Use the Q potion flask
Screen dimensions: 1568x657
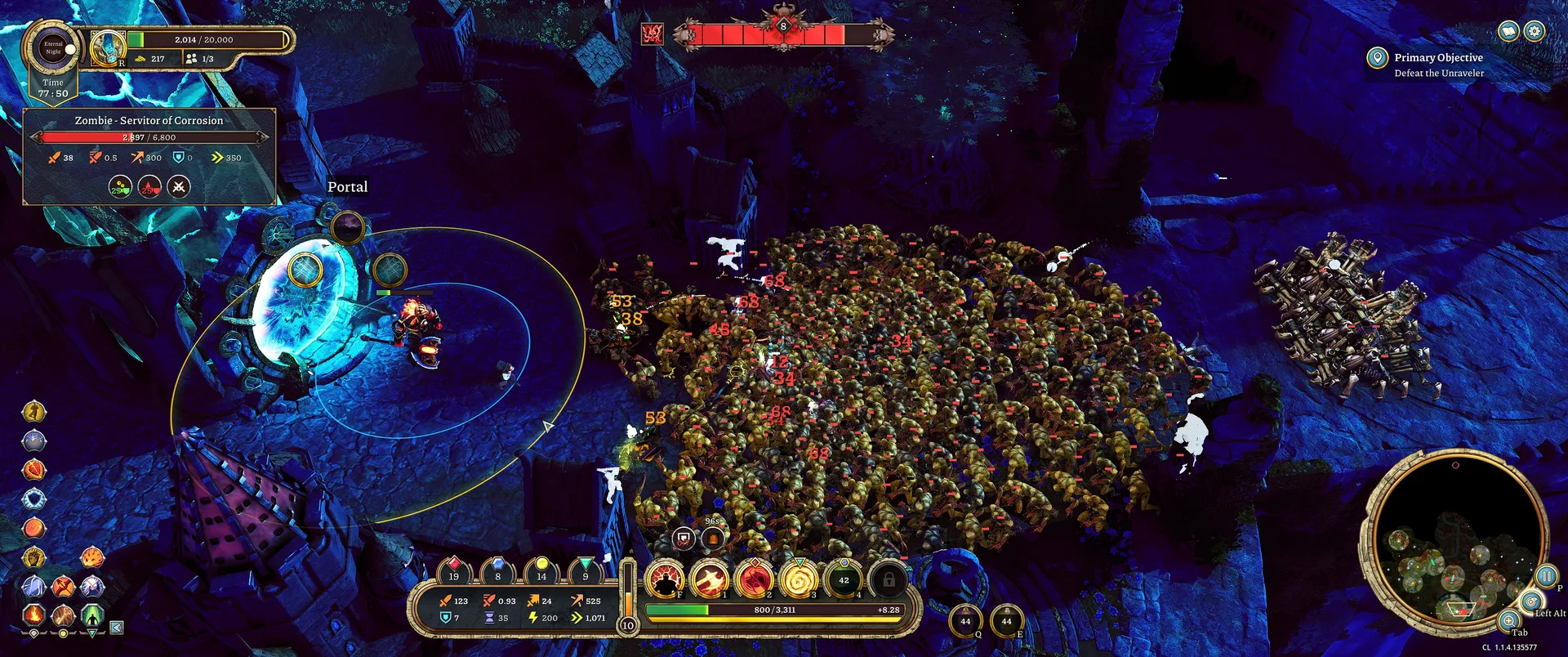(x=965, y=622)
